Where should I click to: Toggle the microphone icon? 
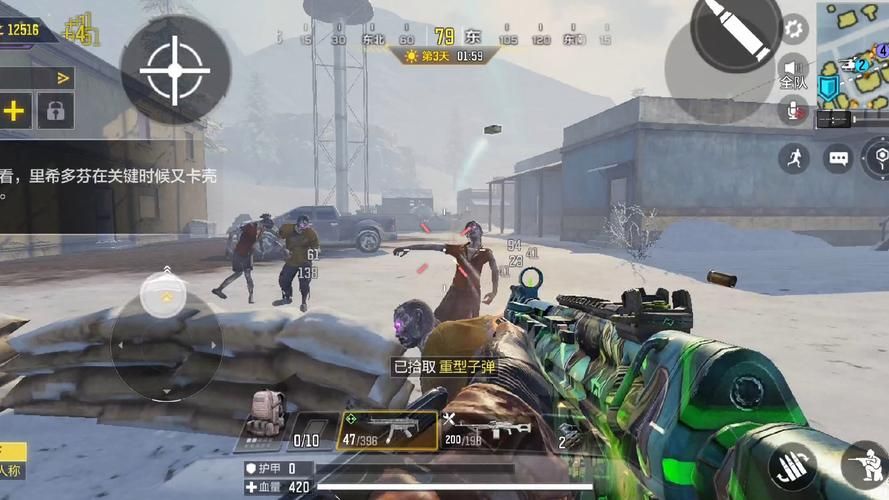pos(795,111)
